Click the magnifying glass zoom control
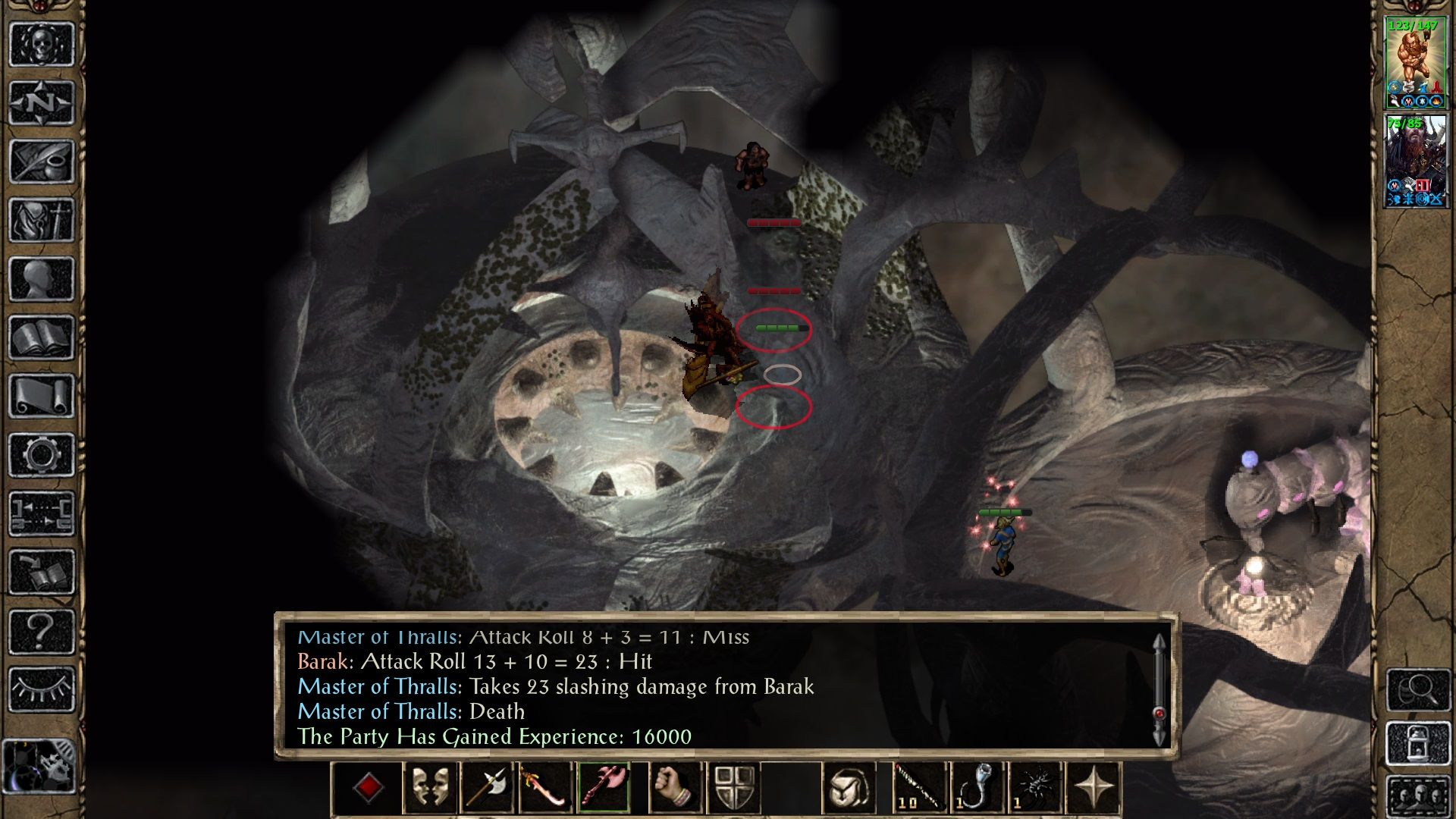Viewport: 1456px width, 819px height. pyautogui.click(x=1419, y=690)
